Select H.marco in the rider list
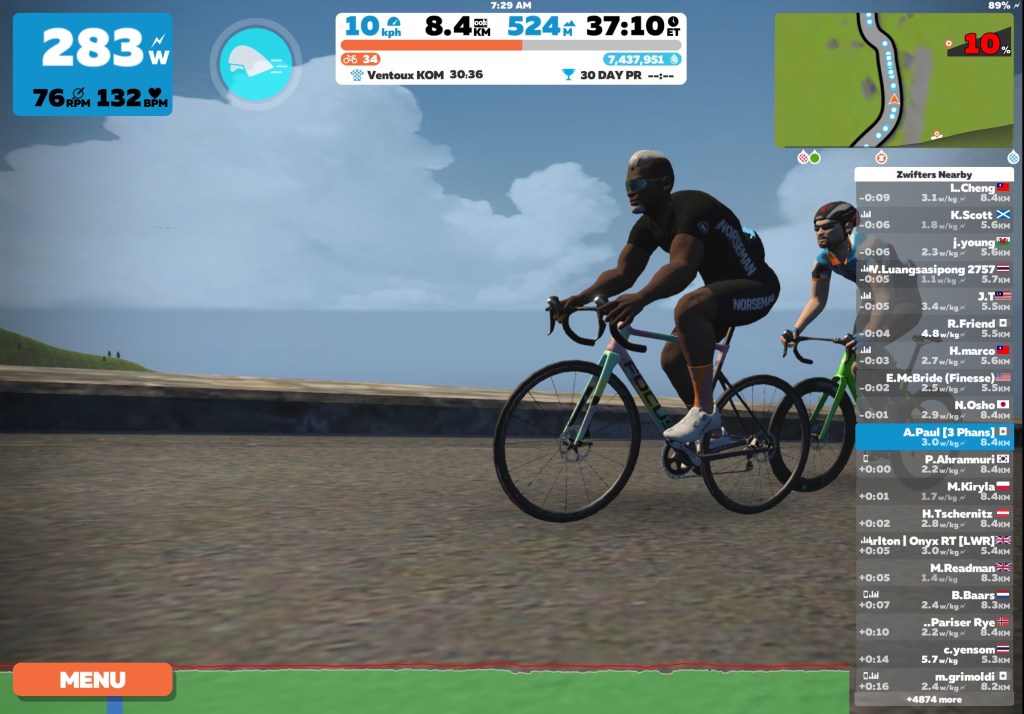Screen dimensions: 1024x714 click(933, 356)
